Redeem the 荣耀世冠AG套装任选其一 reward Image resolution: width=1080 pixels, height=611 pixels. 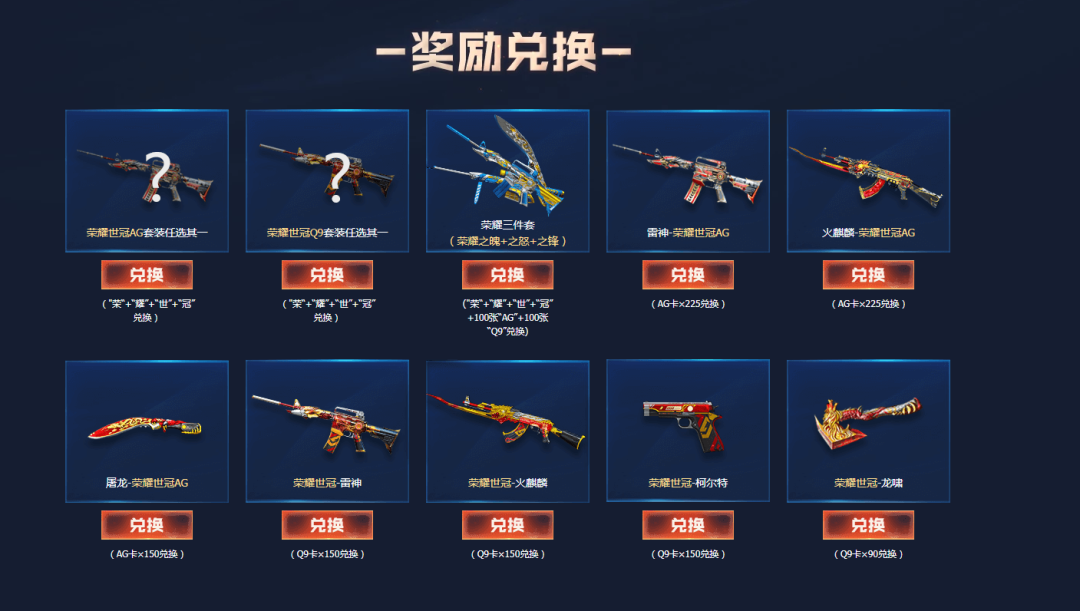point(147,275)
